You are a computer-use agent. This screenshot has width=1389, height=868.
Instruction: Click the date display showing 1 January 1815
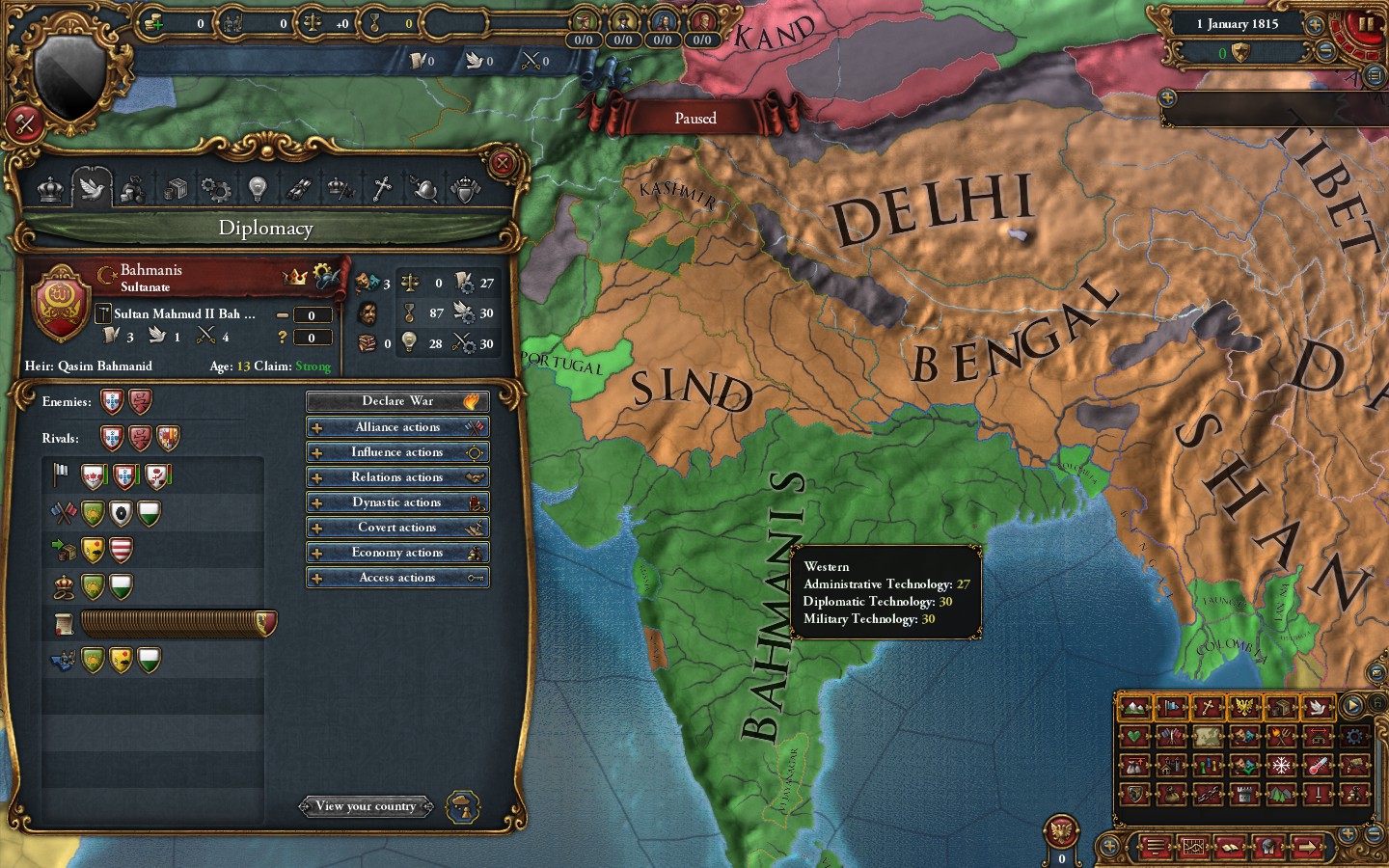1239,23
